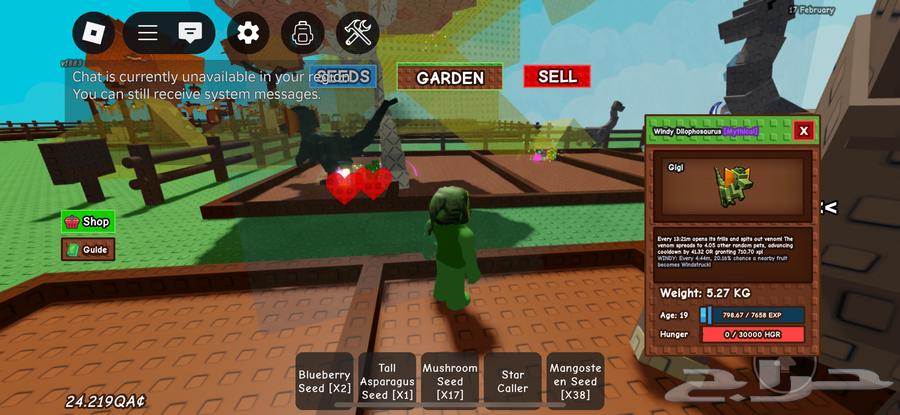Open the backpack inventory
900x415 pixels.
coord(302,33)
